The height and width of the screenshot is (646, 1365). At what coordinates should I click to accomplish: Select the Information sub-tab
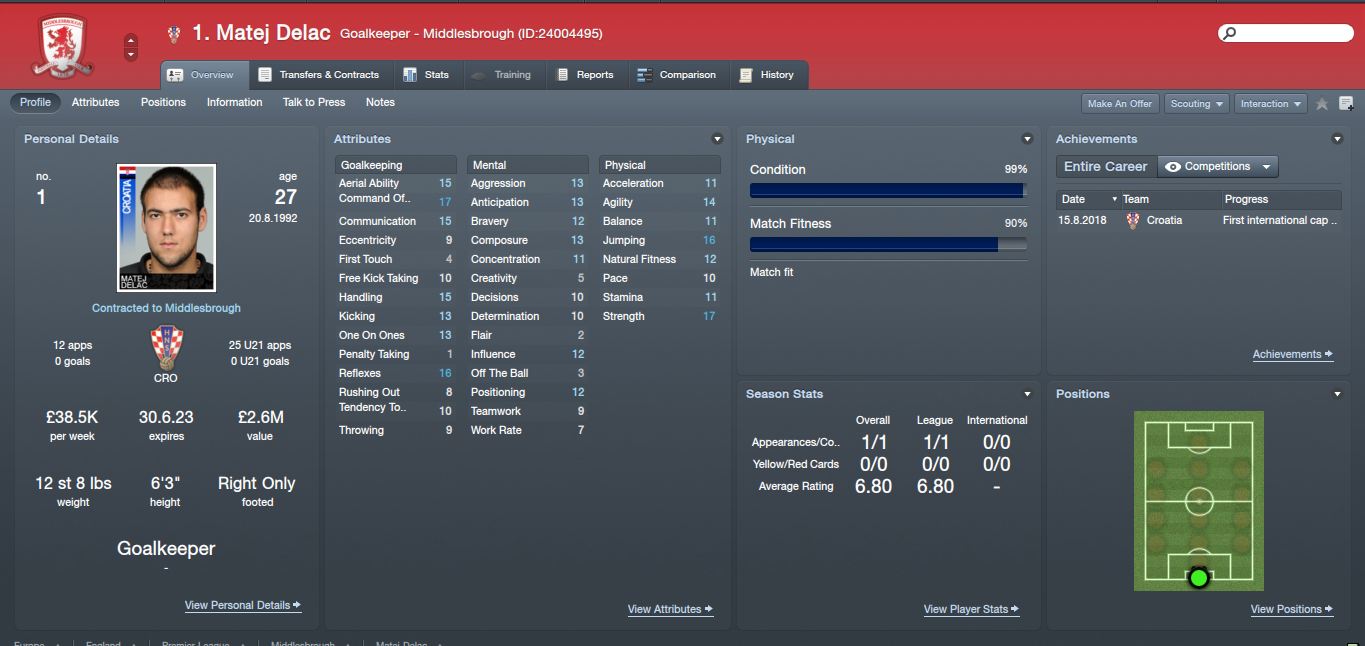(235, 102)
